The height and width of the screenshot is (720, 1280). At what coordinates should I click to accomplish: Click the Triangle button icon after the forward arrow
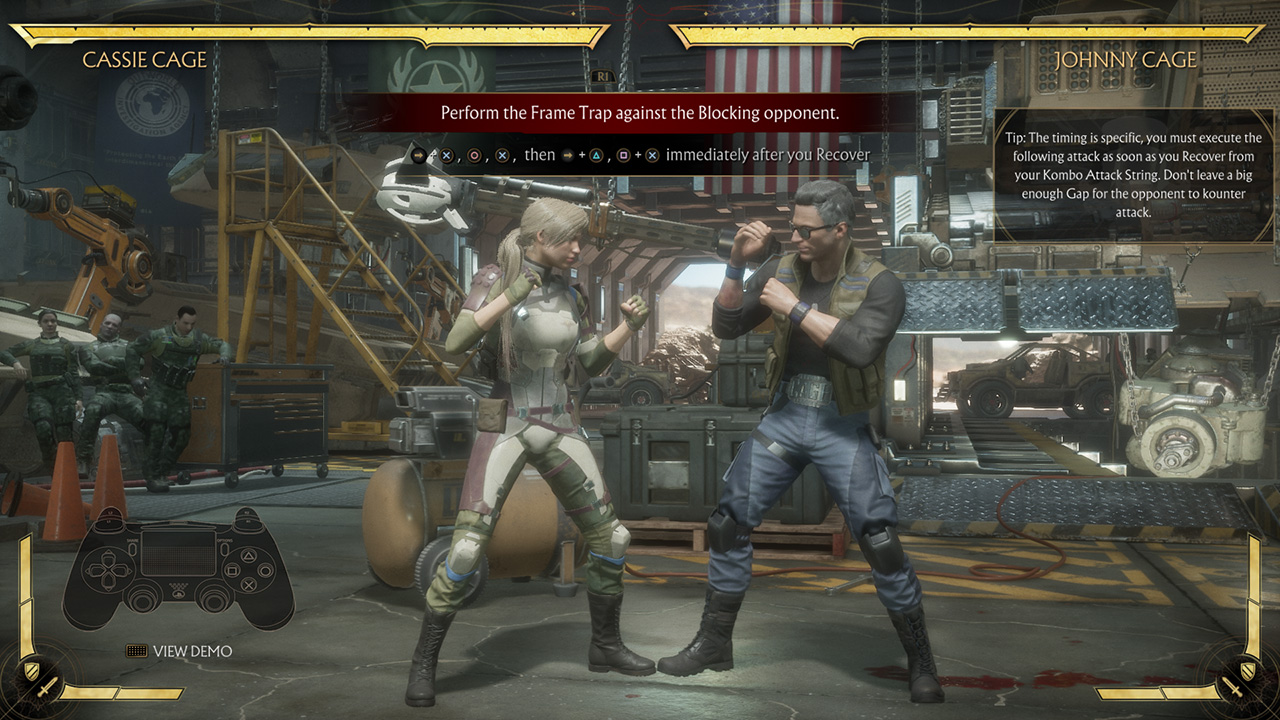click(x=596, y=155)
